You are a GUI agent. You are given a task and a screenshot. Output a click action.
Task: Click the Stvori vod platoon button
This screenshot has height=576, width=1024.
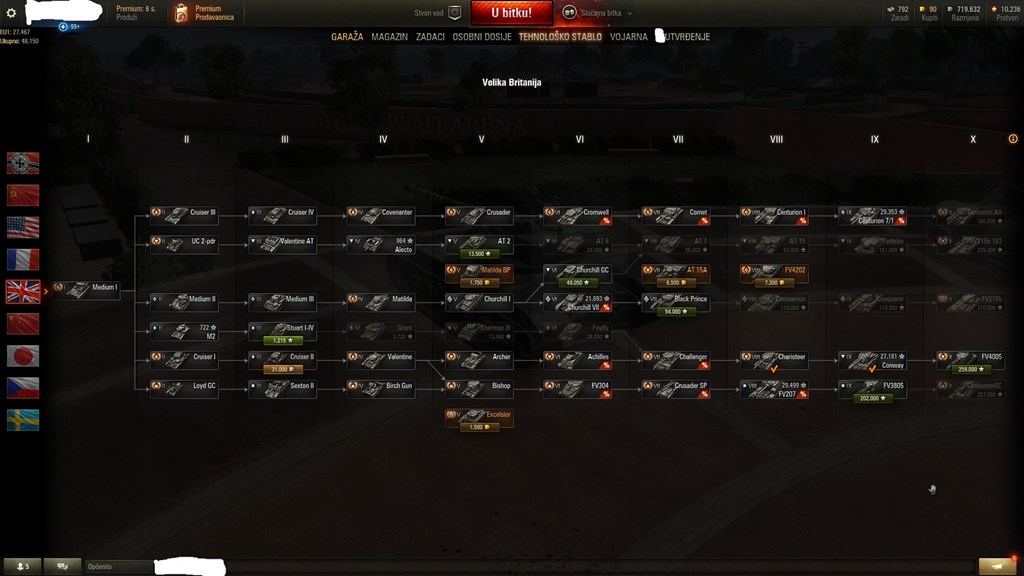pyautogui.click(x=438, y=13)
